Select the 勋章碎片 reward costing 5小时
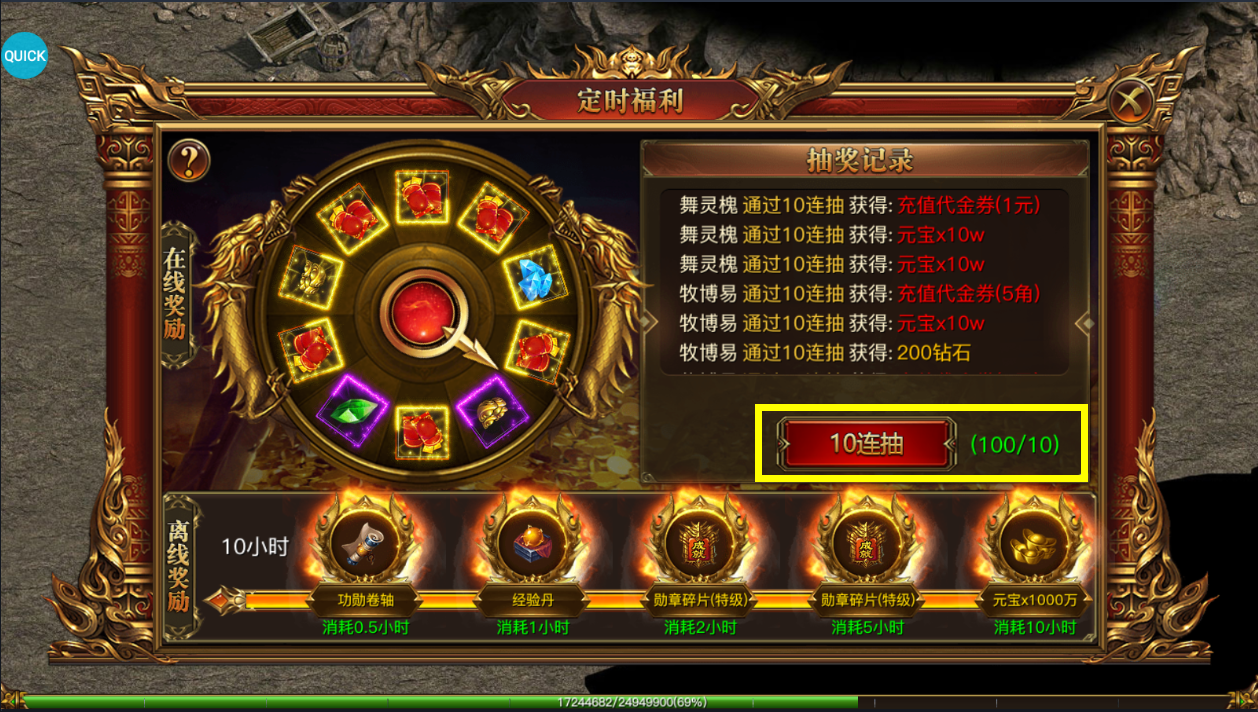This screenshot has height=712, width=1258. pos(866,546)
